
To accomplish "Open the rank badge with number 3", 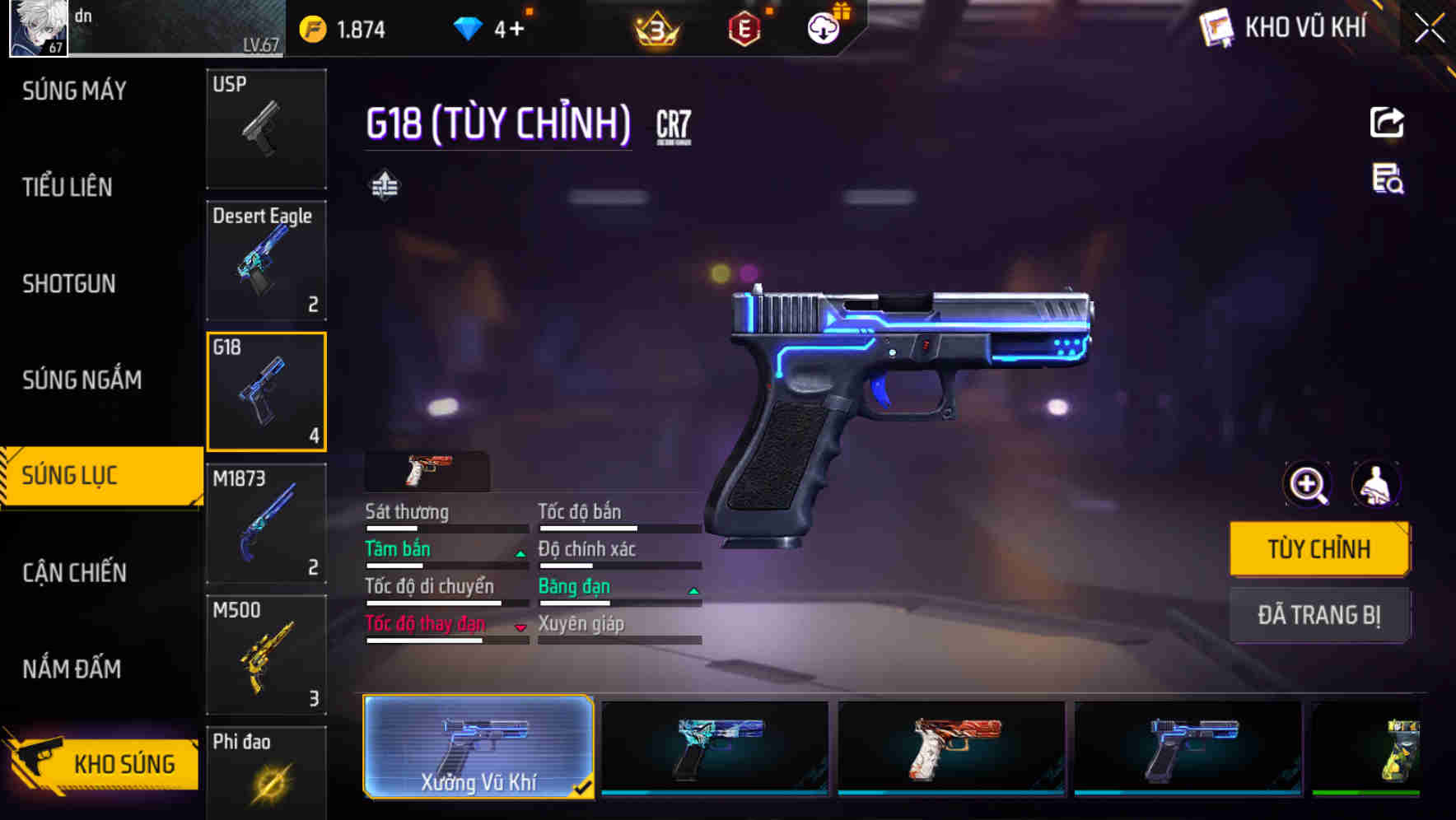I will 655,27.
